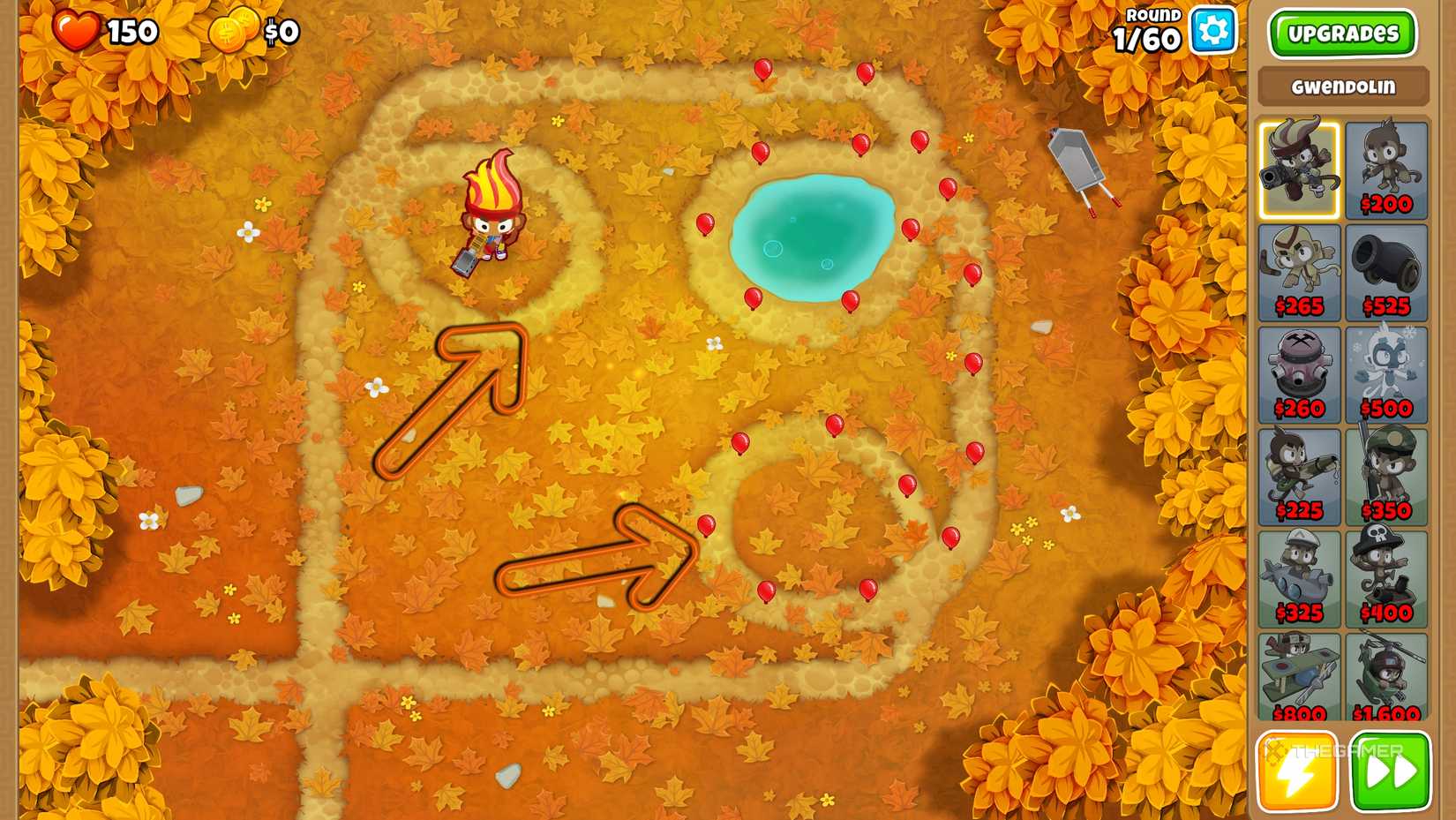Viewport: 1456px width, 820px height.
Task: Select the Sniper Monkey costing $350
Action: (1385, 474)
